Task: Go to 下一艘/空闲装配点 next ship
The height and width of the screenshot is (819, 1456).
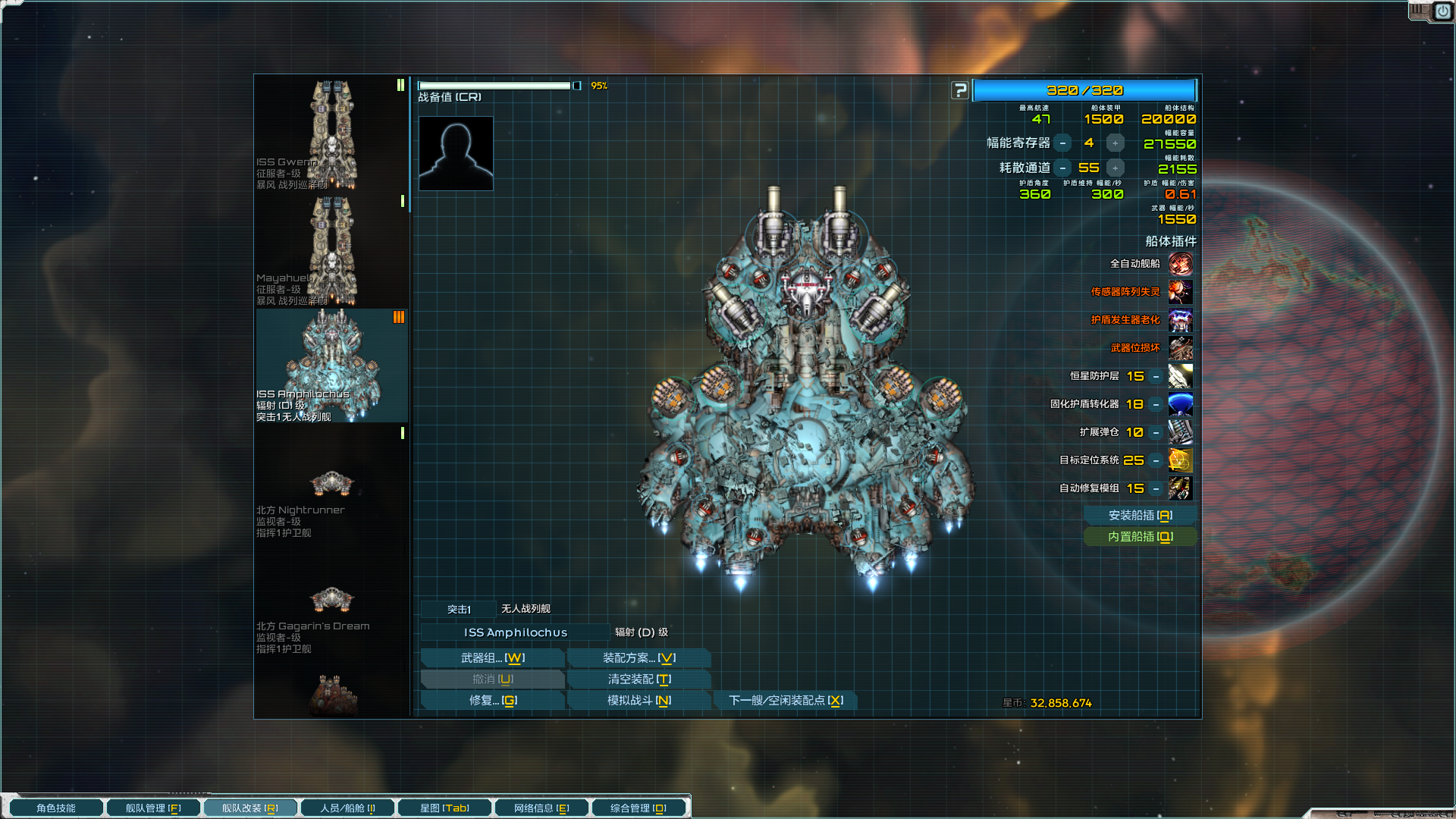Action: pyautogui.click(x=785, y=701)
